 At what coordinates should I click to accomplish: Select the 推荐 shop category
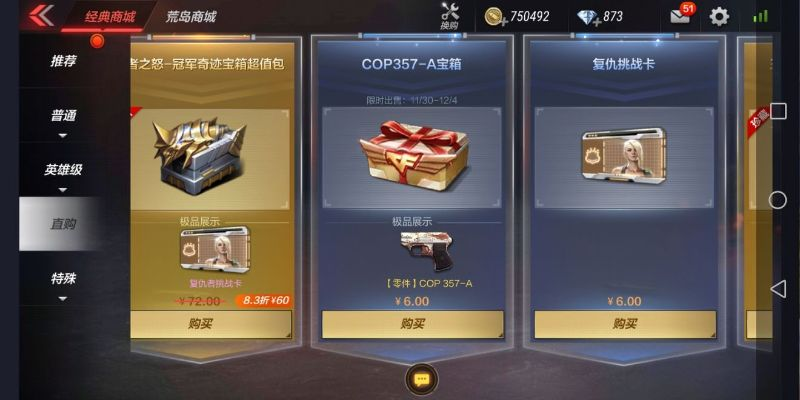(x=63, y=61)
